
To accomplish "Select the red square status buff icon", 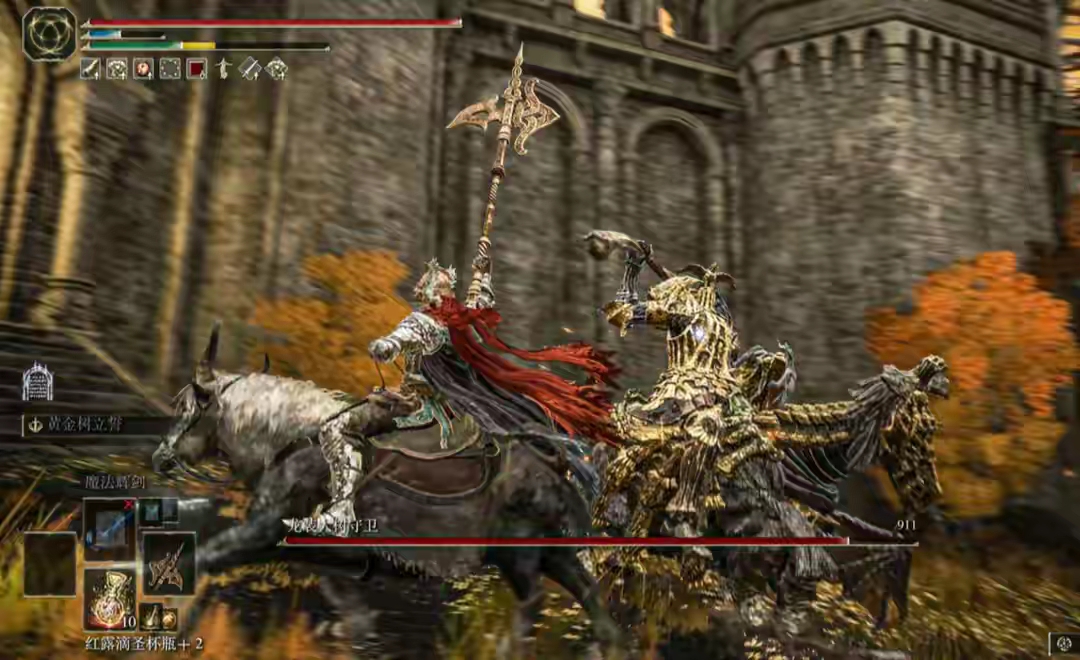I will point(197,68).
